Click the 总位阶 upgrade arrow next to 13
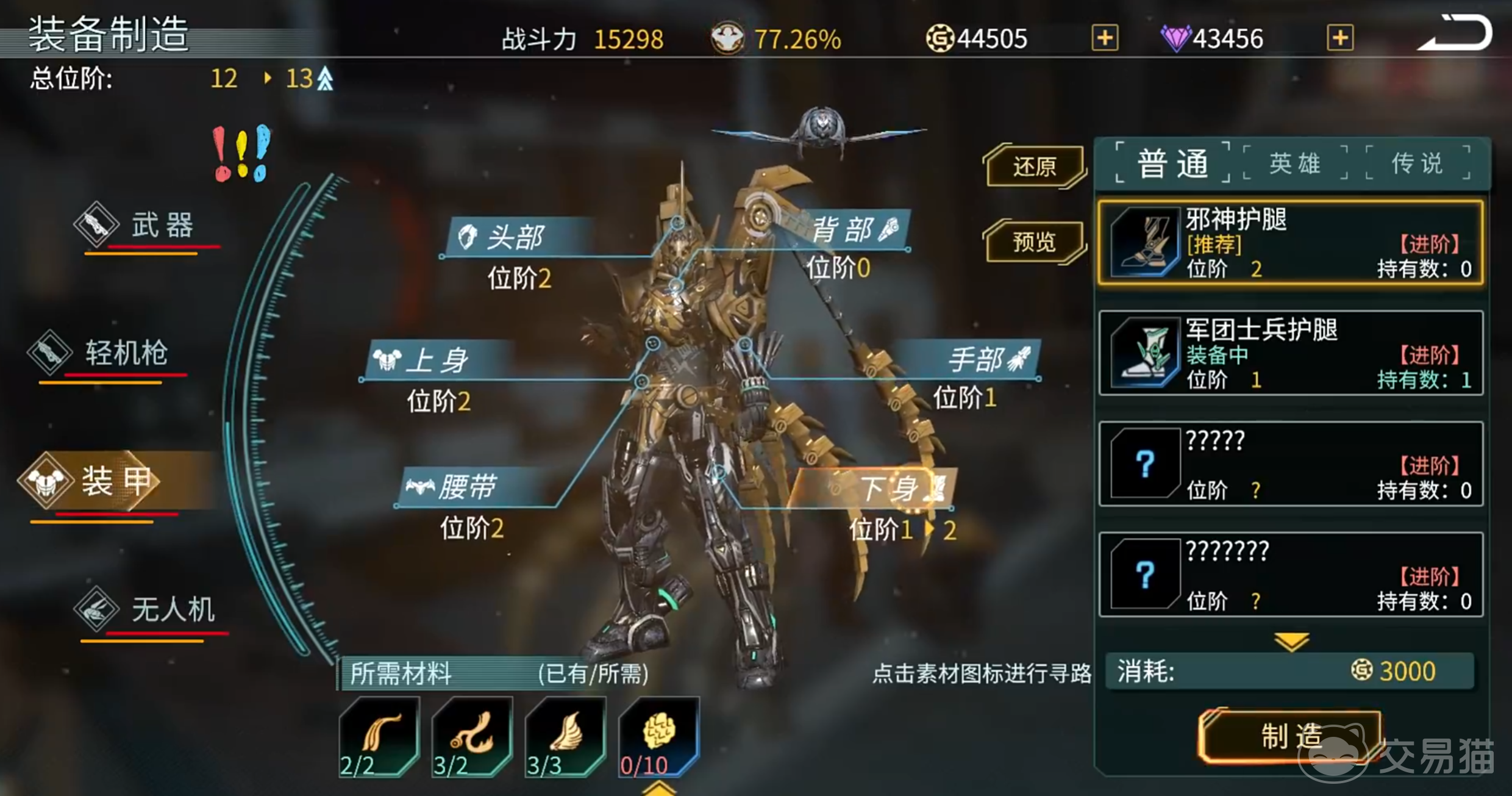This screenshot has width=1512, height=796. point(325,78)
